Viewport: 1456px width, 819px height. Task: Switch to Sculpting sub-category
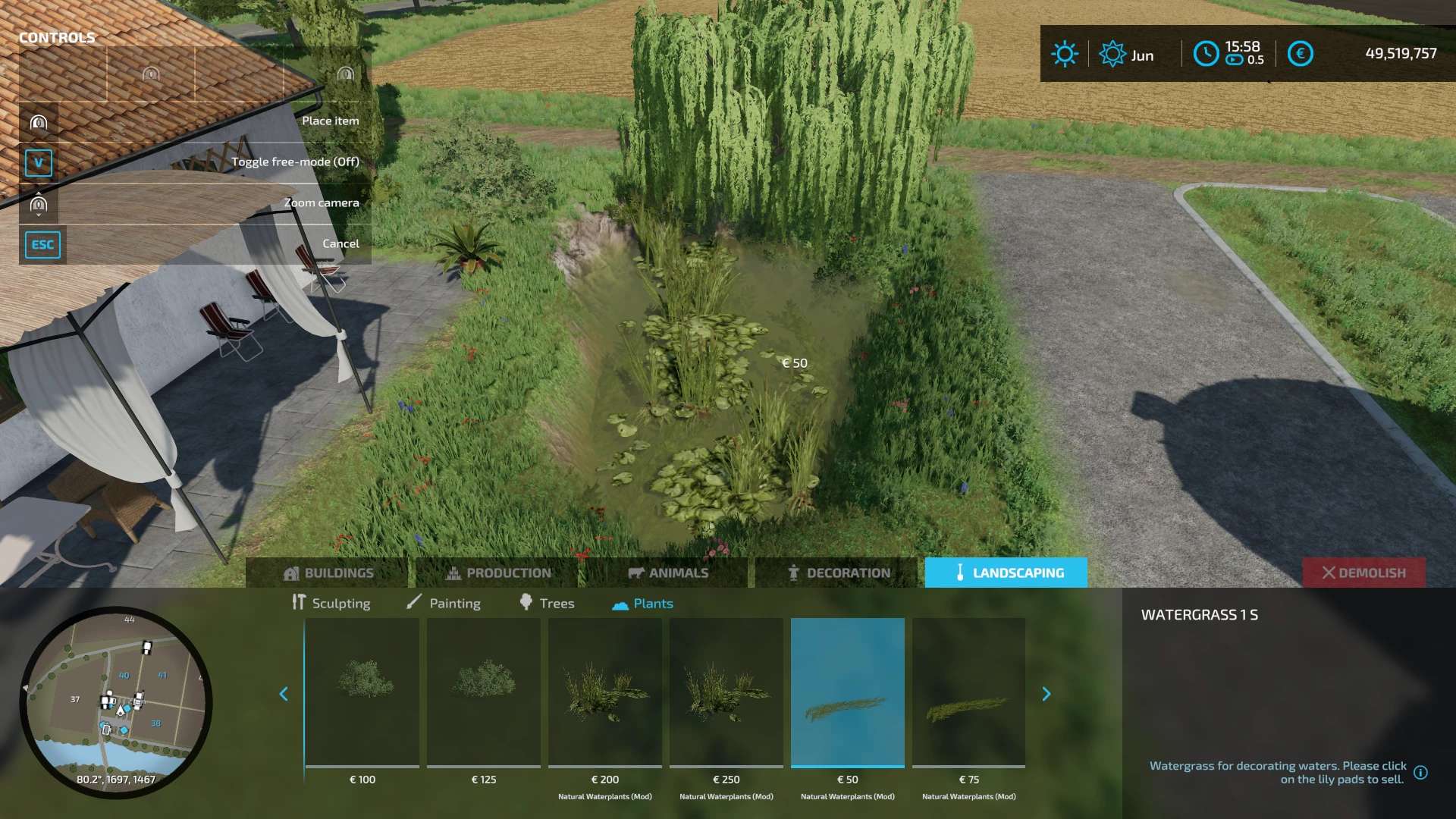331,603
